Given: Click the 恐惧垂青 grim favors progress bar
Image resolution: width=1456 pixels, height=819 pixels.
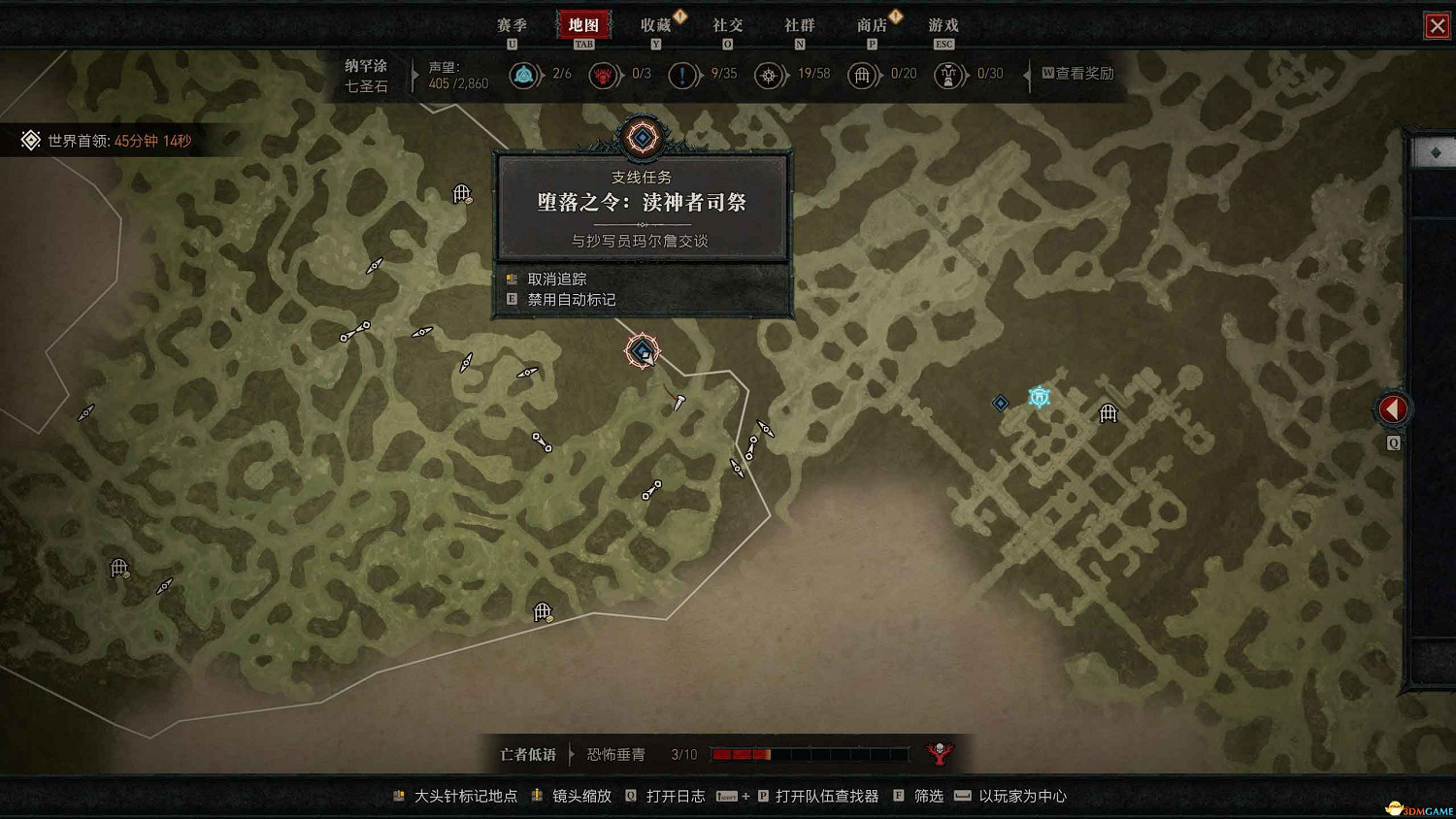Looking at the screenshot, I should pos(811,753).
